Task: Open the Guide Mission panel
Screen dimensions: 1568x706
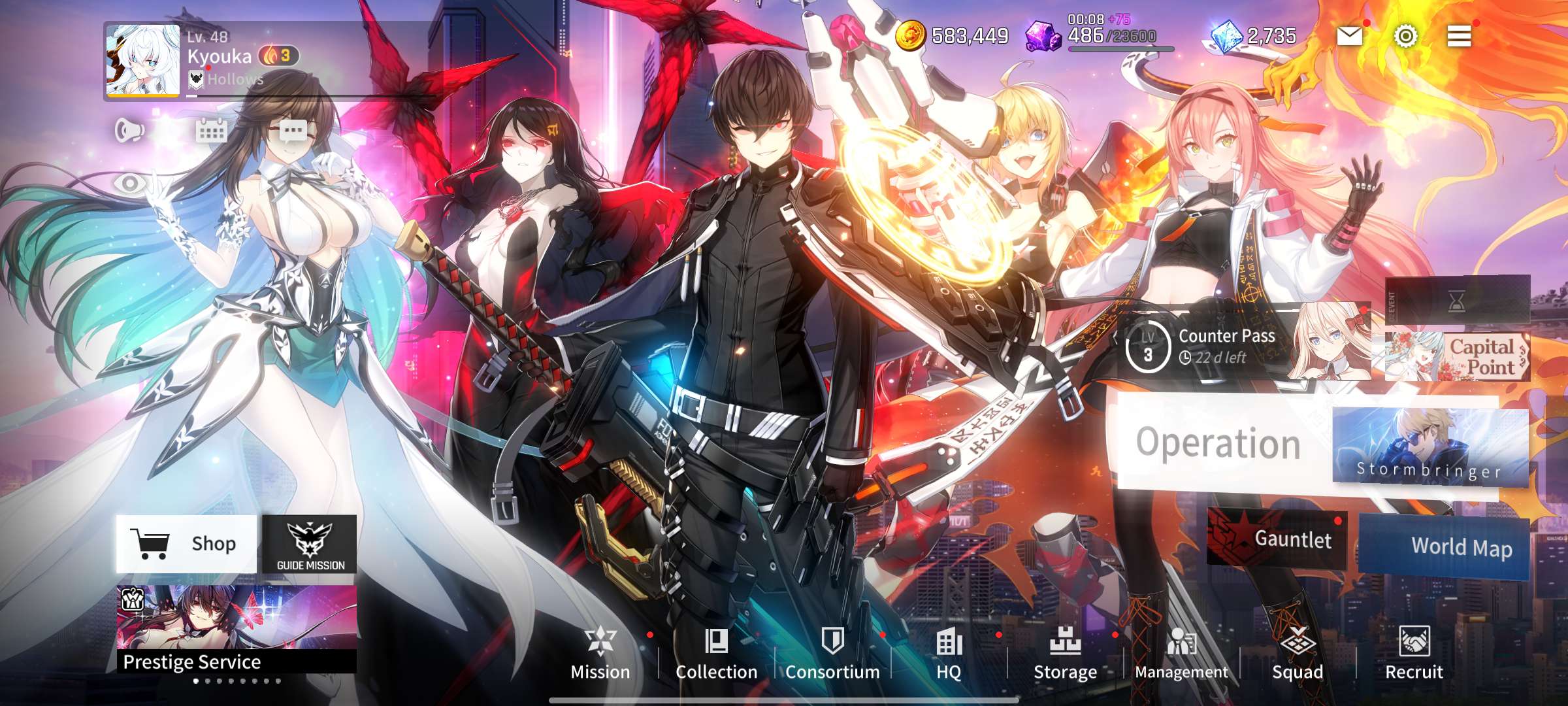Action: [310, 544]
